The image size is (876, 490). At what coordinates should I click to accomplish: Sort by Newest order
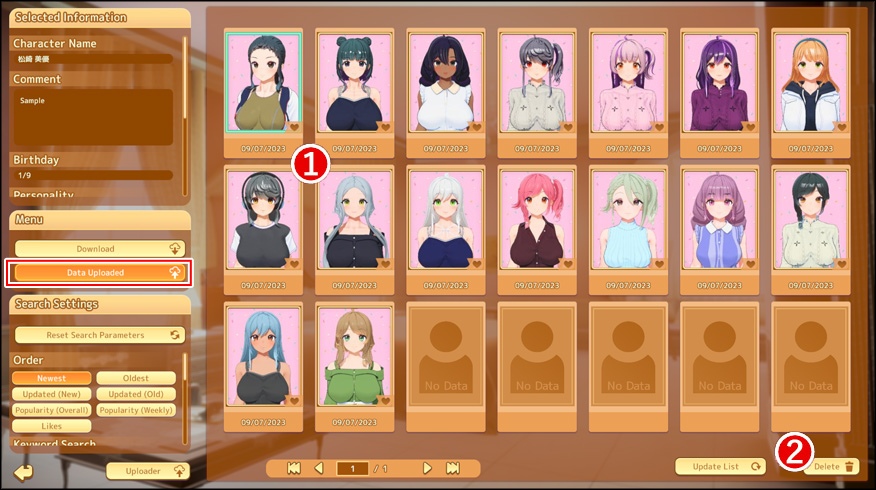point(52,378)
